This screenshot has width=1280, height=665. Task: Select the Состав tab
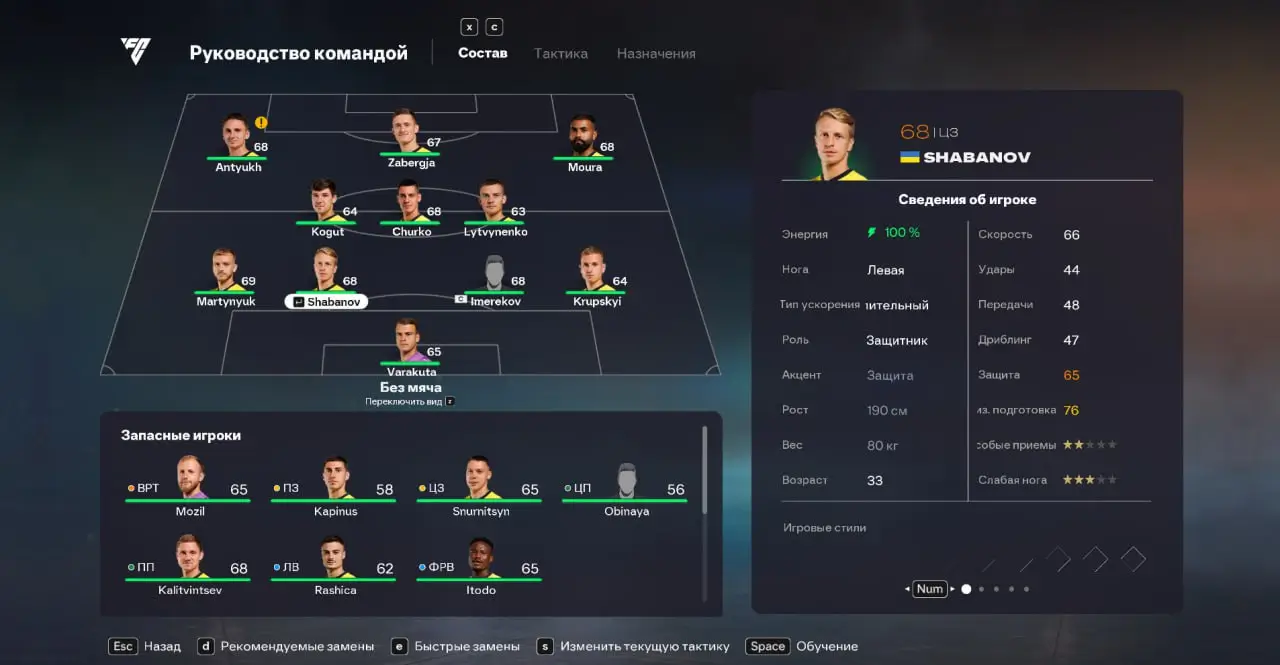(x=483, y=53)
